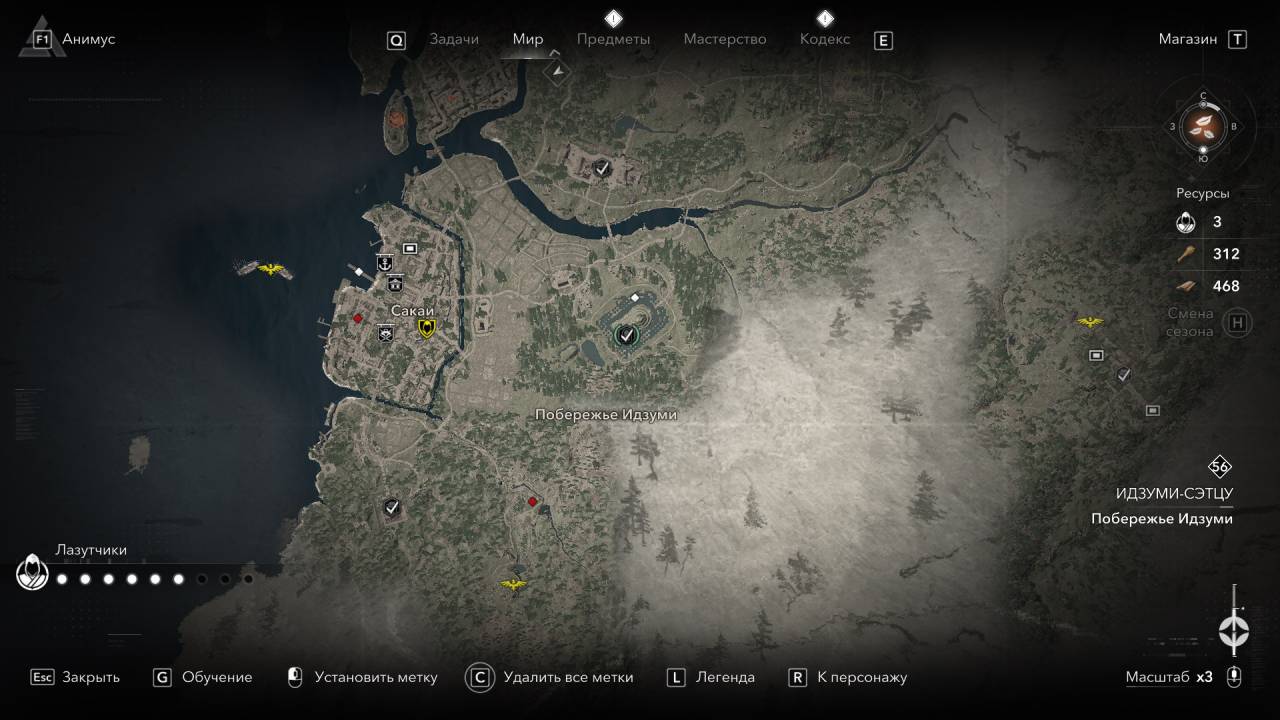Select the yellow shield marker in Сакаи
1280x720 pixels.
click(427, 329)
